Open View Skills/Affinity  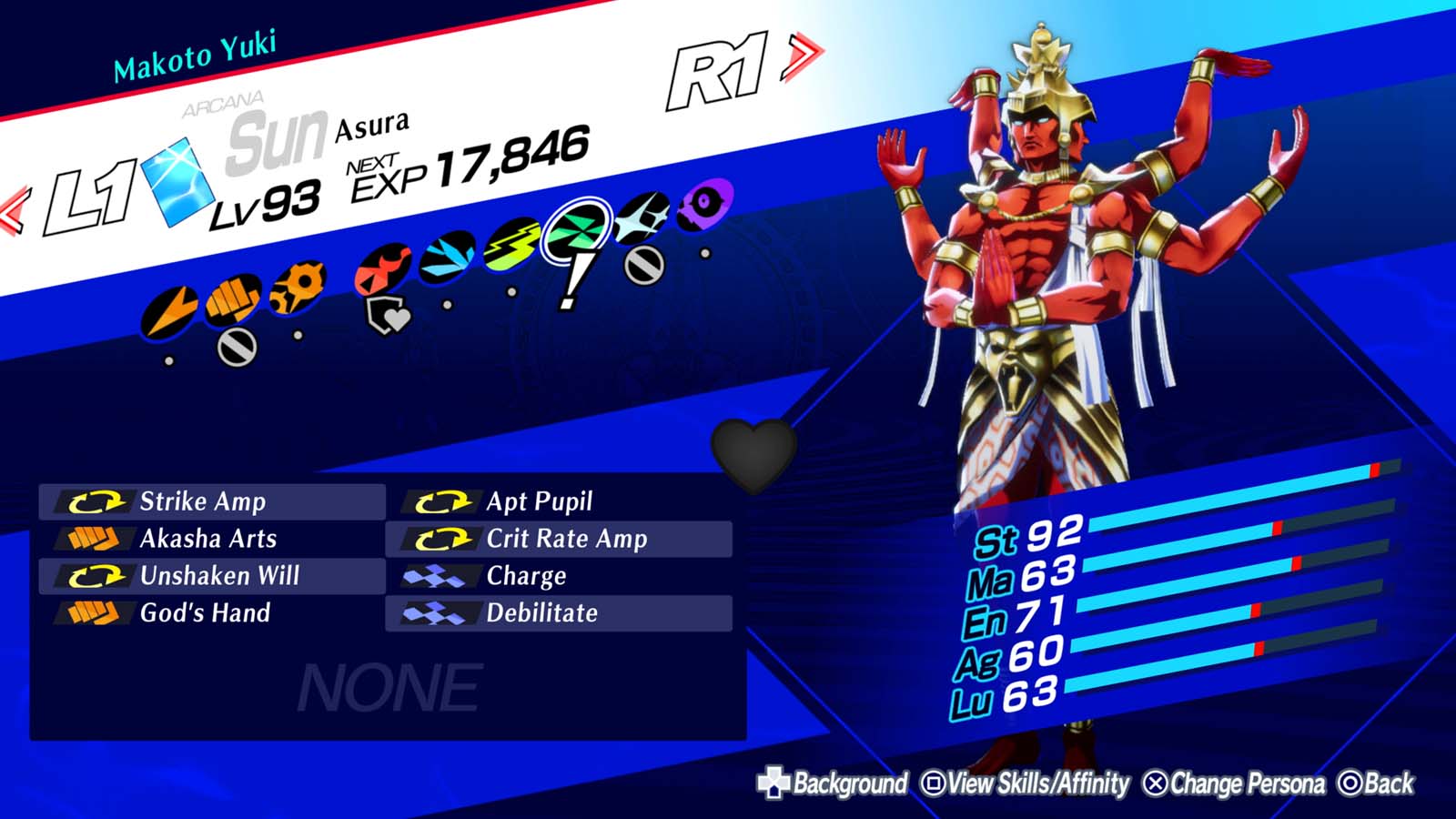1024,781
